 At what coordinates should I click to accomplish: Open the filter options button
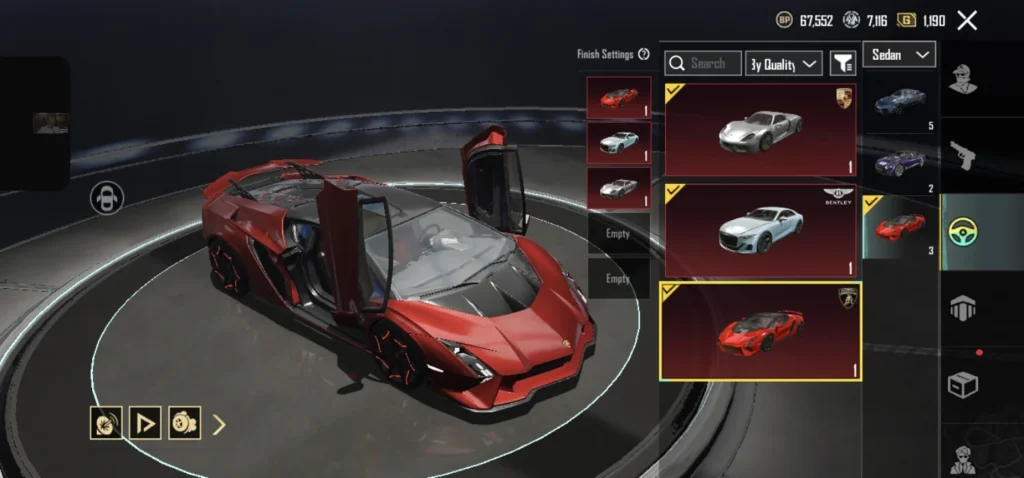843,63
